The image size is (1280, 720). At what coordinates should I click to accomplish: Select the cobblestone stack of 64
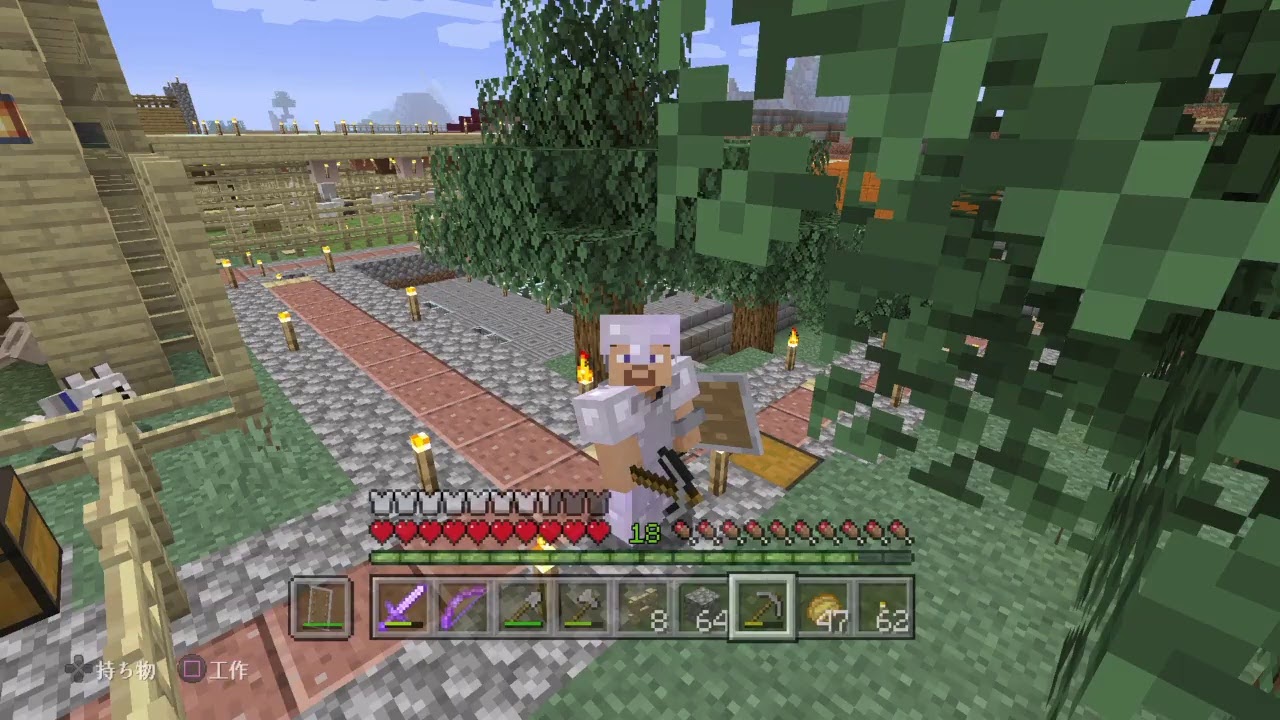pyautogui.click(x=703, y=608)
